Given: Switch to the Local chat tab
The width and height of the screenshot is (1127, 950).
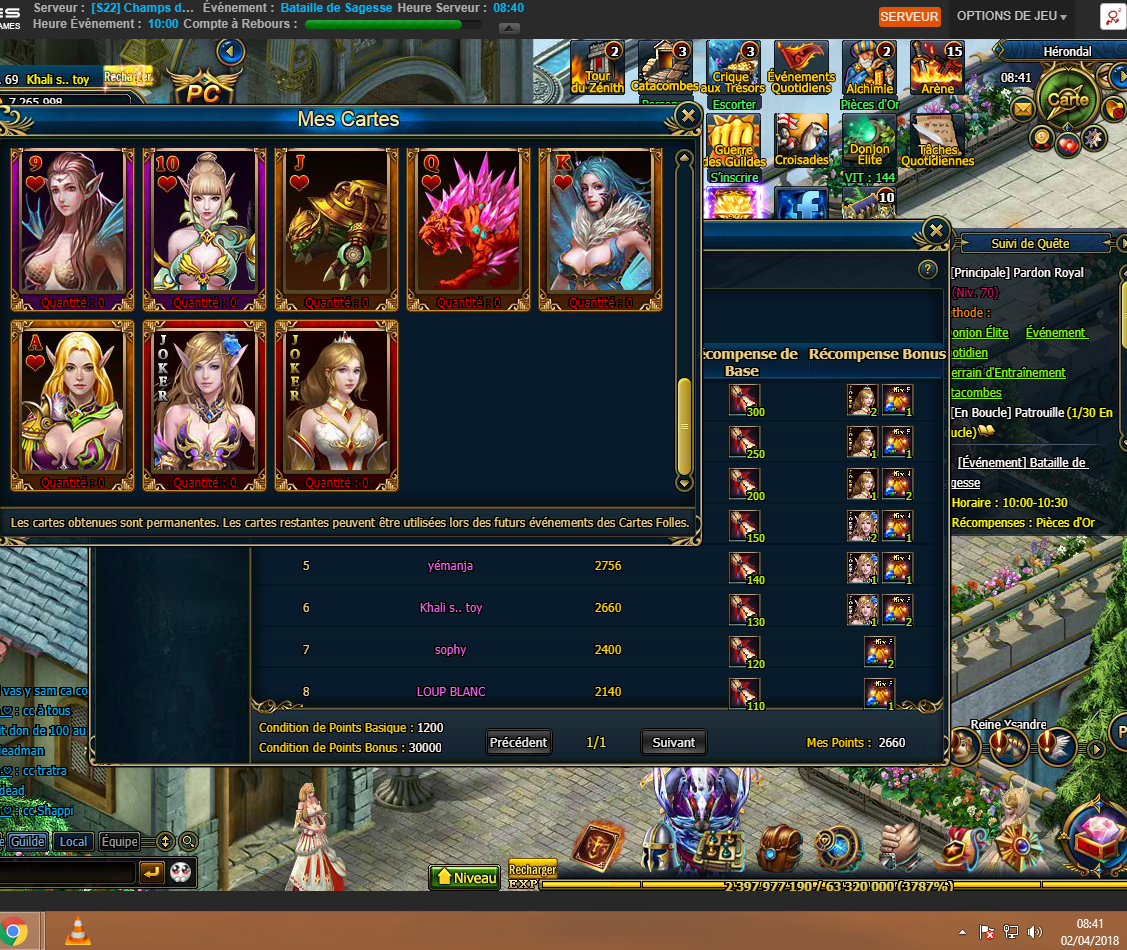Looking at the screenshot, I should coord(73,841).
